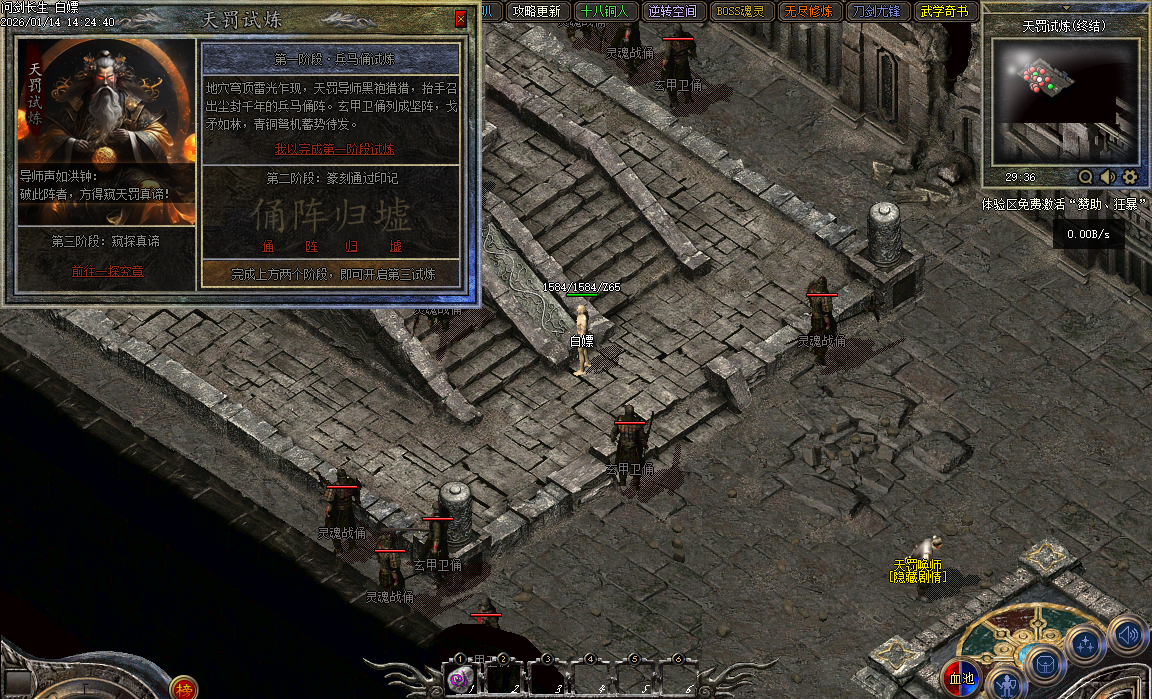Use the purple item in hotbar slot 1
The height and width of the screenshot is (699, 1152).
(x=460, y=678)
